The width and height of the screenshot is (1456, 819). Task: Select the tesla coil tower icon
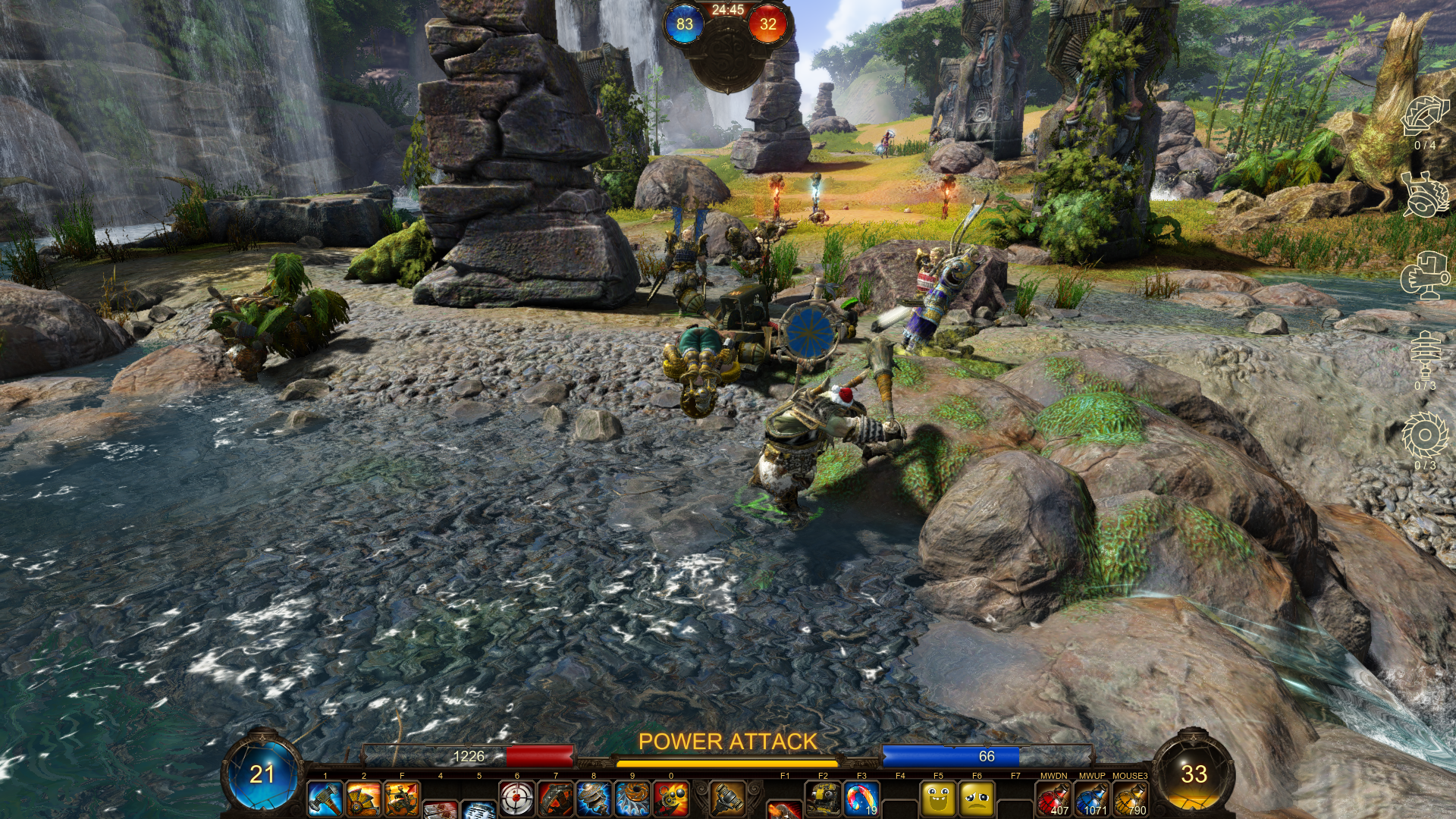click(1424, 355)
